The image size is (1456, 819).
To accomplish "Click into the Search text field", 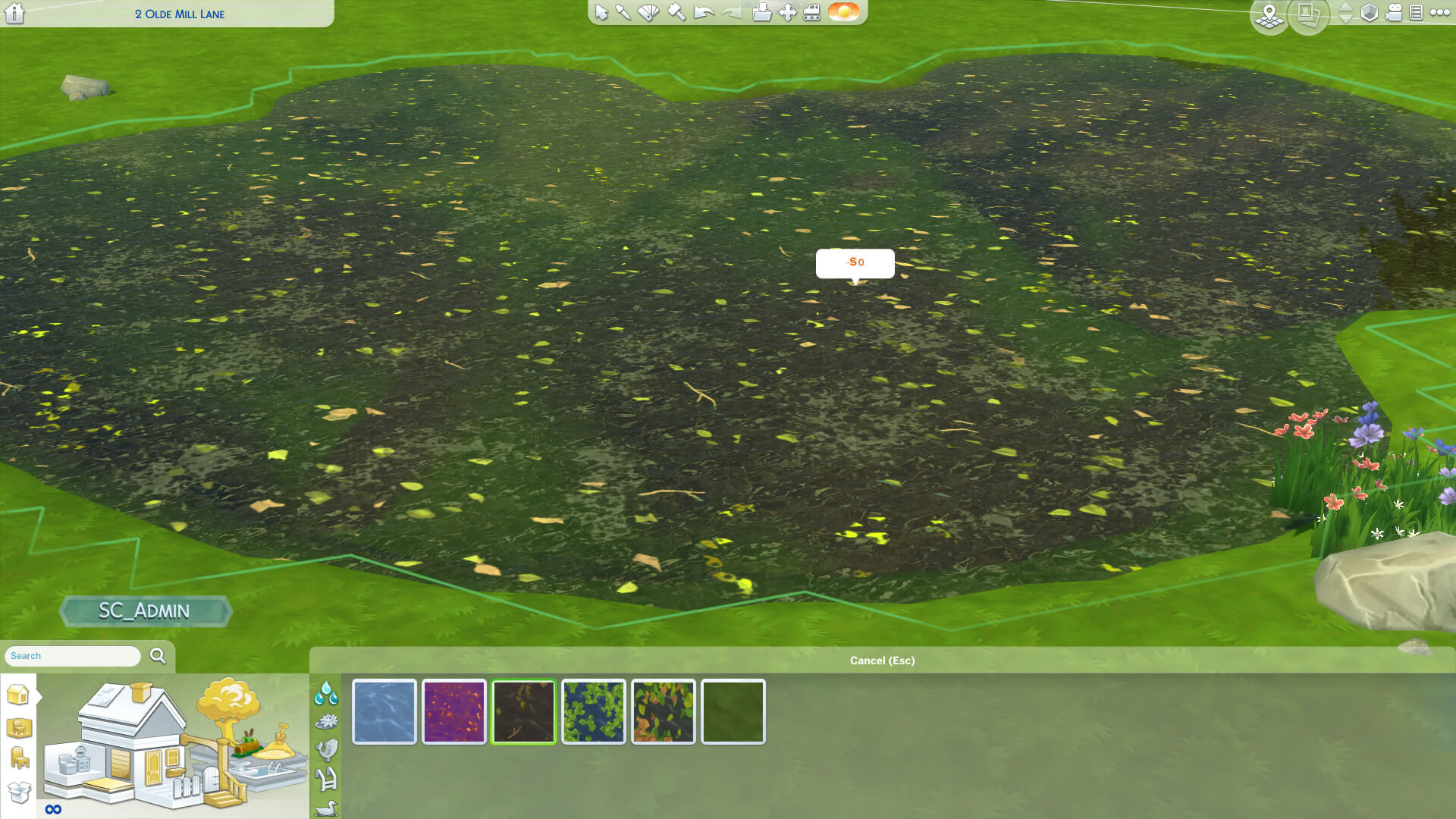I will [x=73, y=656].
